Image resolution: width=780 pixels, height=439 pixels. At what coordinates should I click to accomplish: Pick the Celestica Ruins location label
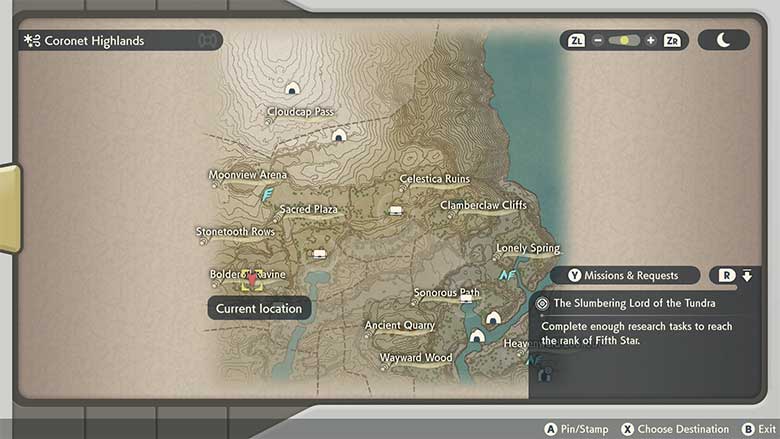click(434, 179)
